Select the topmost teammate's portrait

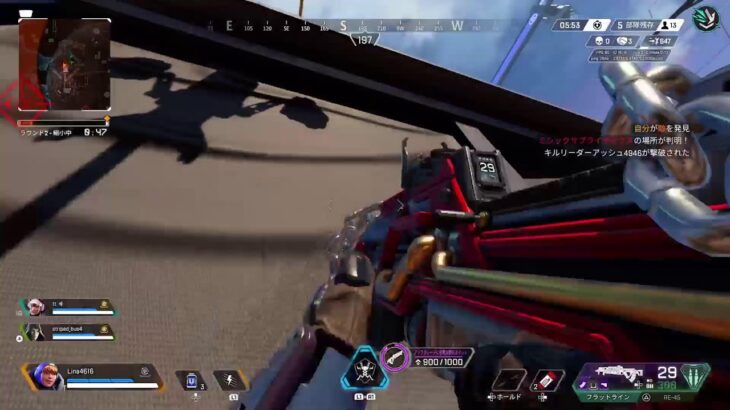[x=31, y=303]
